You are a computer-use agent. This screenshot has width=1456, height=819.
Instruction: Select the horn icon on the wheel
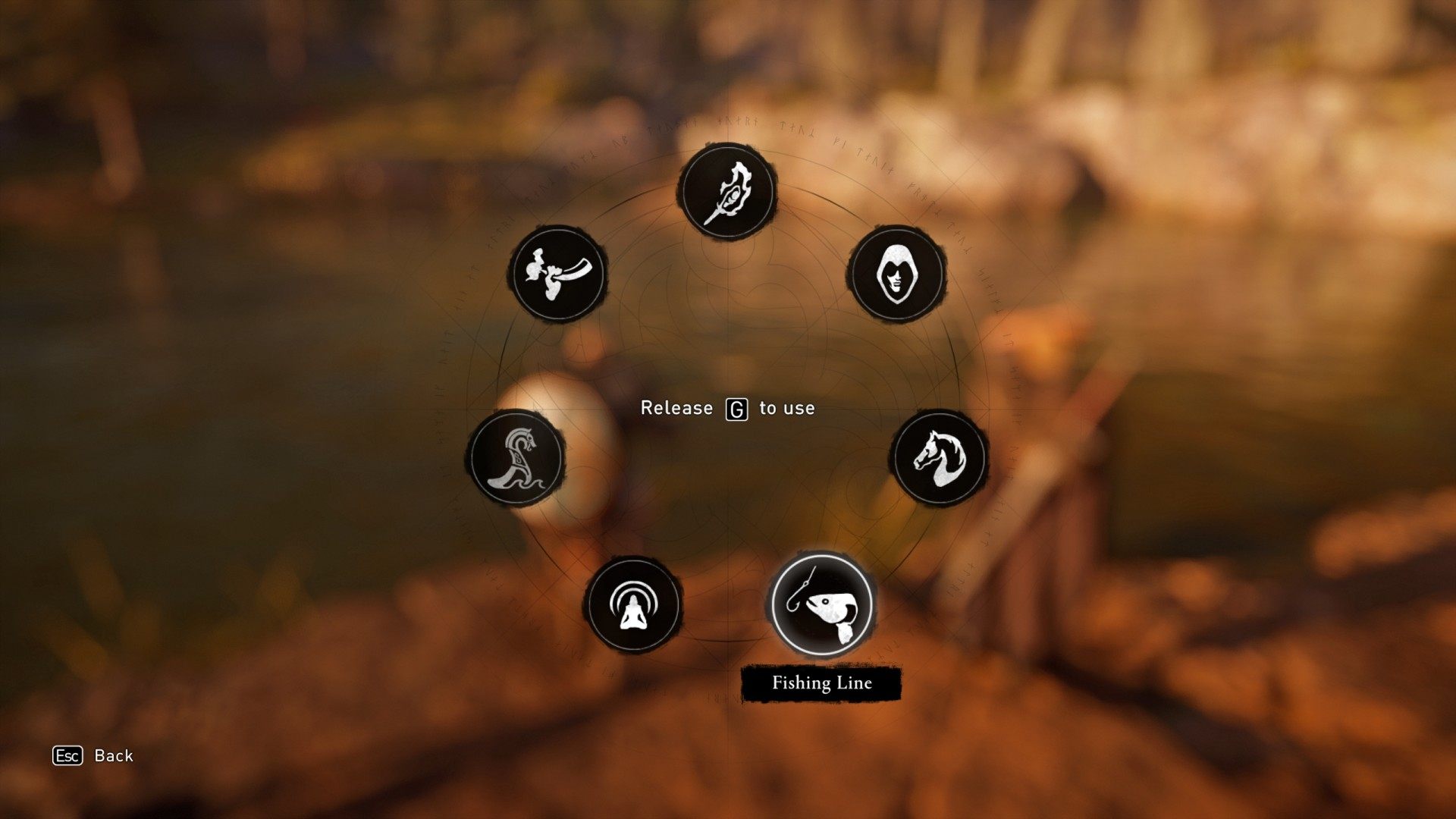pos(559,274)
